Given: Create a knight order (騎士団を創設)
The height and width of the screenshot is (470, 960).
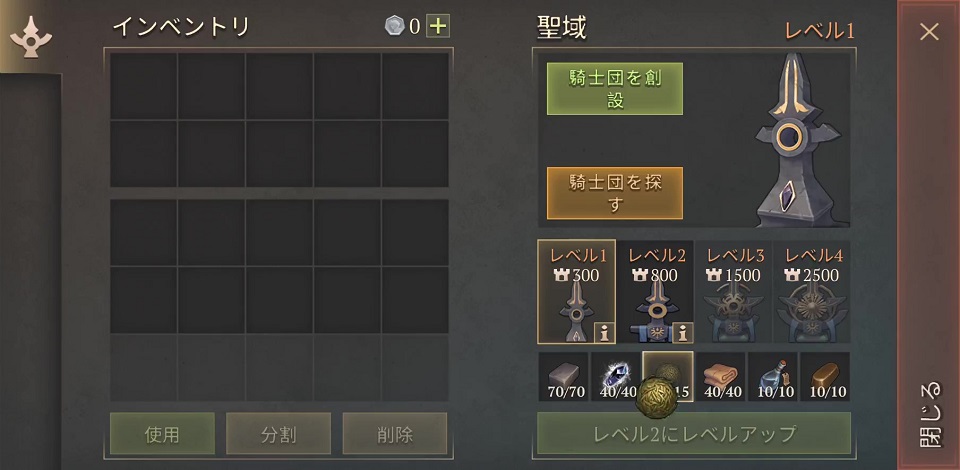Looking at the screenshot, I should coord(615,89).
